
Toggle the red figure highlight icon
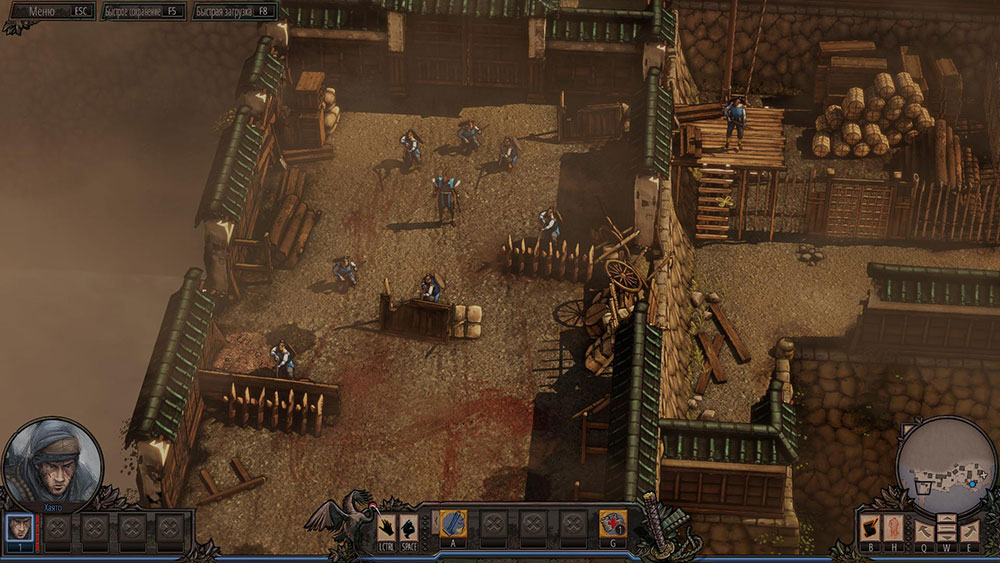coord(894,528)
